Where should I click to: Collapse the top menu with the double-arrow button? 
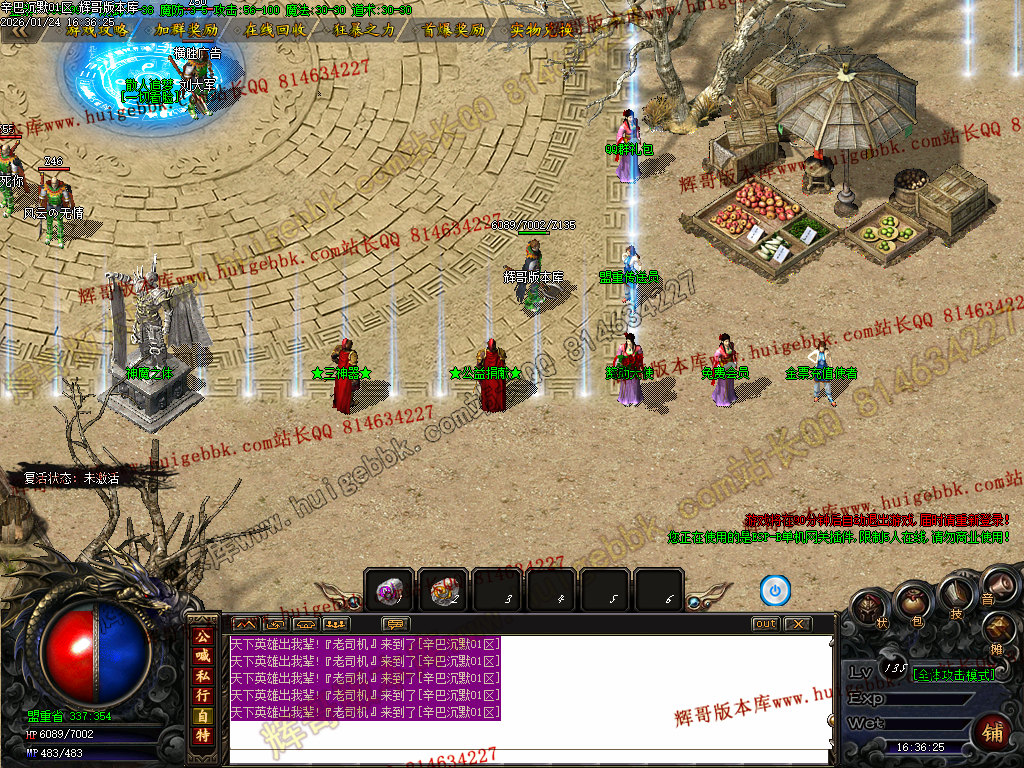pos(20,30)
